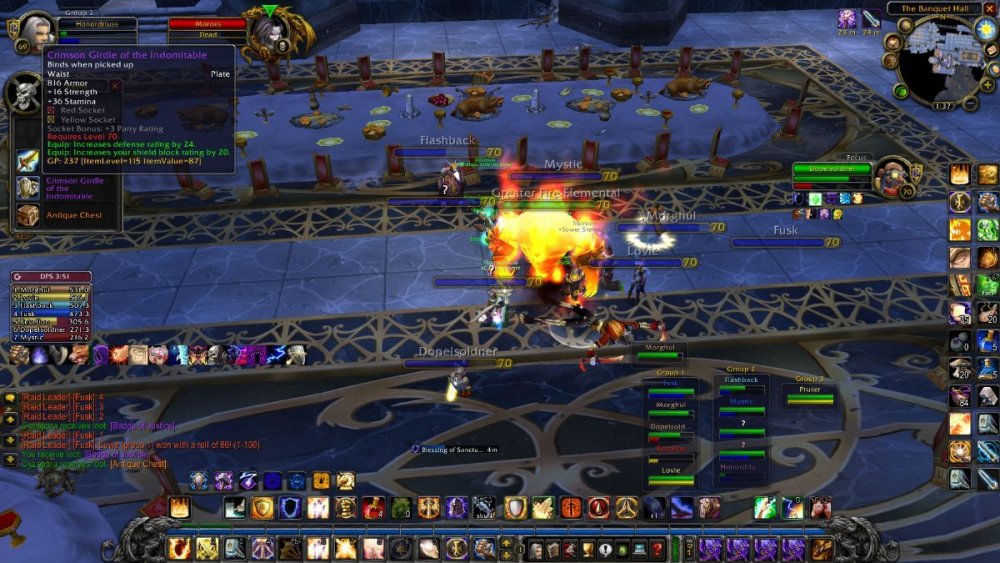This screenshot has width=1000, height=563.
Task: Click the Dopelsoldner focus frame
Action: coord(832,170)
